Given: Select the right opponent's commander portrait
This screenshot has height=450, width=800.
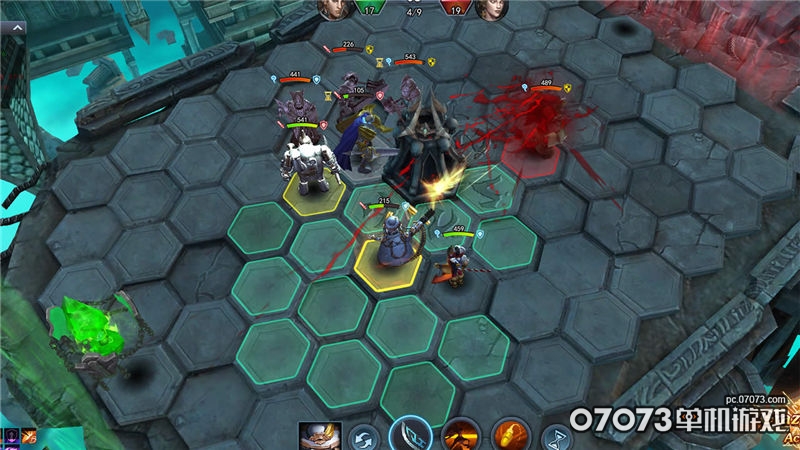Looking at the screenshot, I should [490, 8].
